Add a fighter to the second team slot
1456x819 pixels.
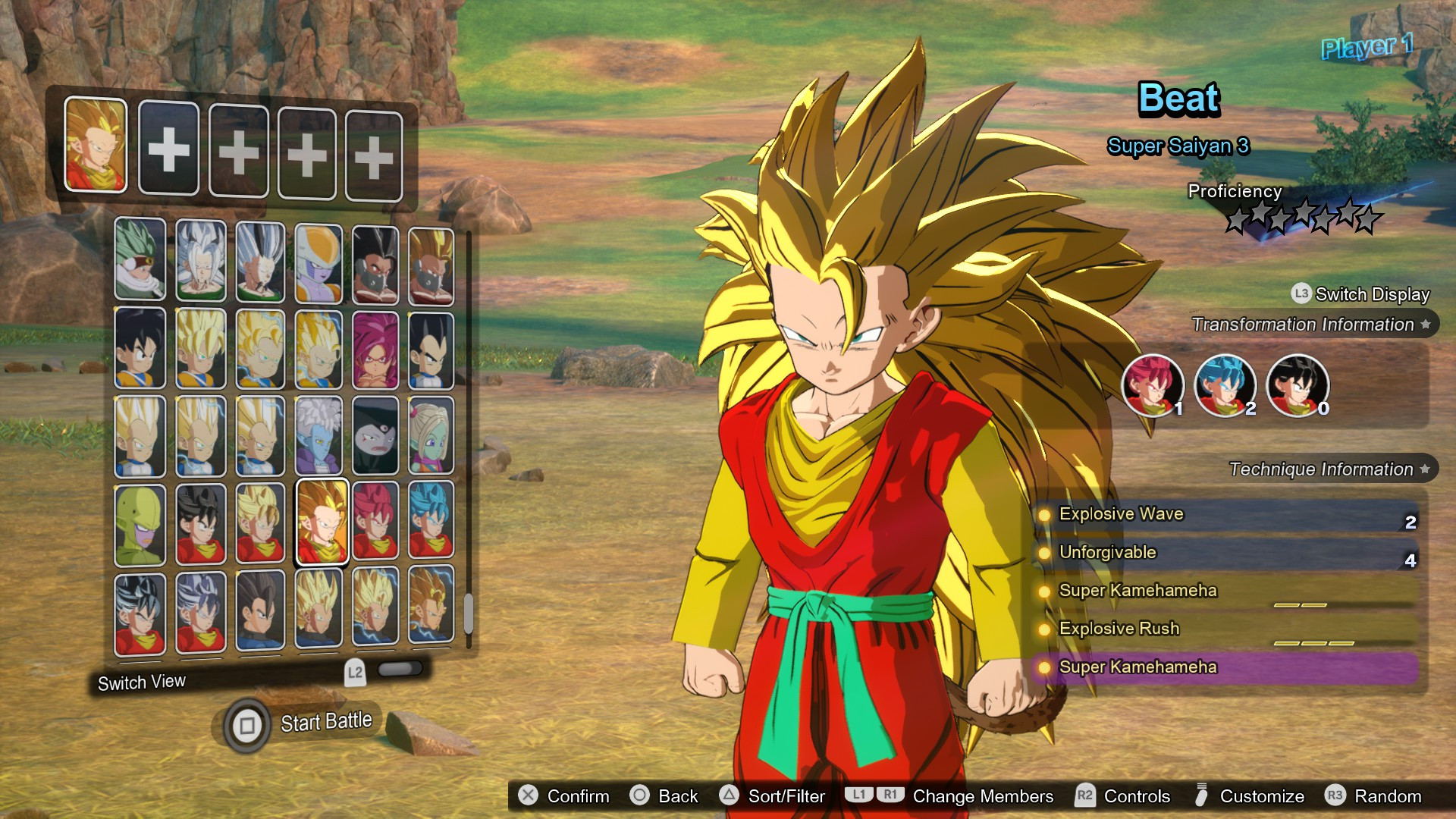pos(168,149)
